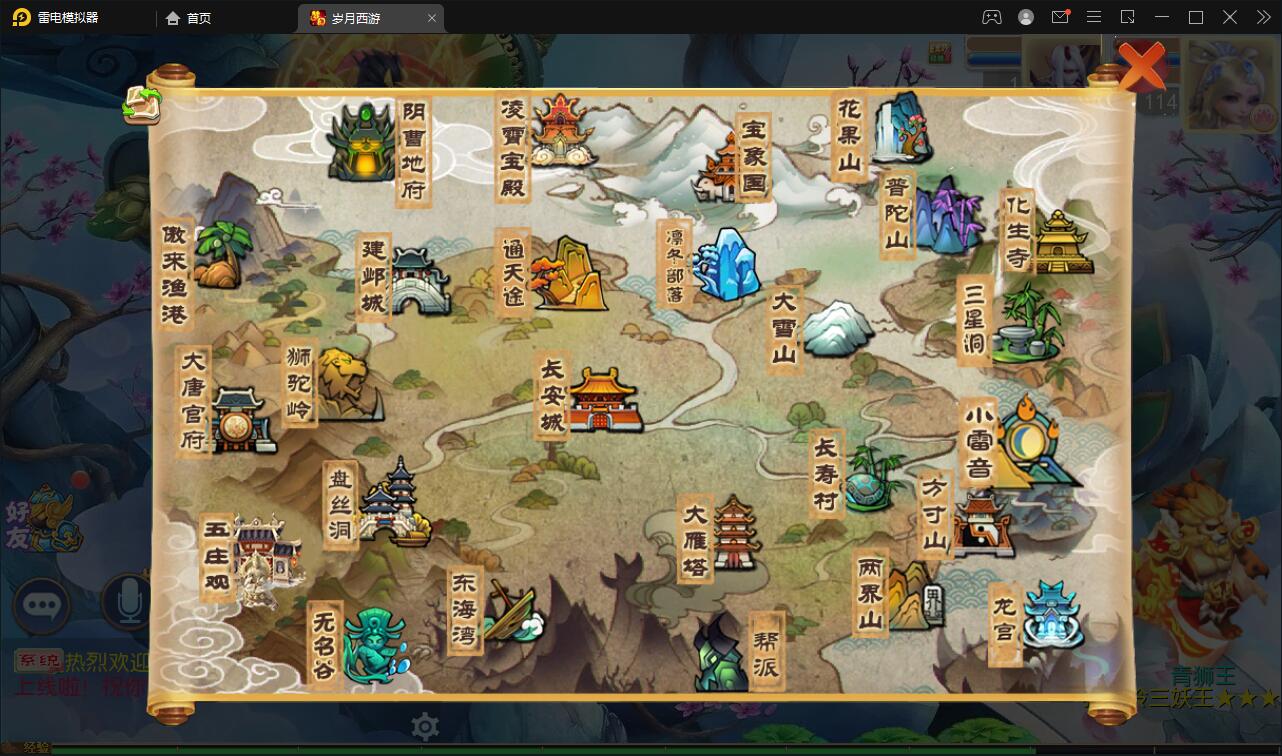The height and width of the screenshot is (756, 1282).
Task: Travel to 东海湾 shipwreck marker
Action: (512, 612)
